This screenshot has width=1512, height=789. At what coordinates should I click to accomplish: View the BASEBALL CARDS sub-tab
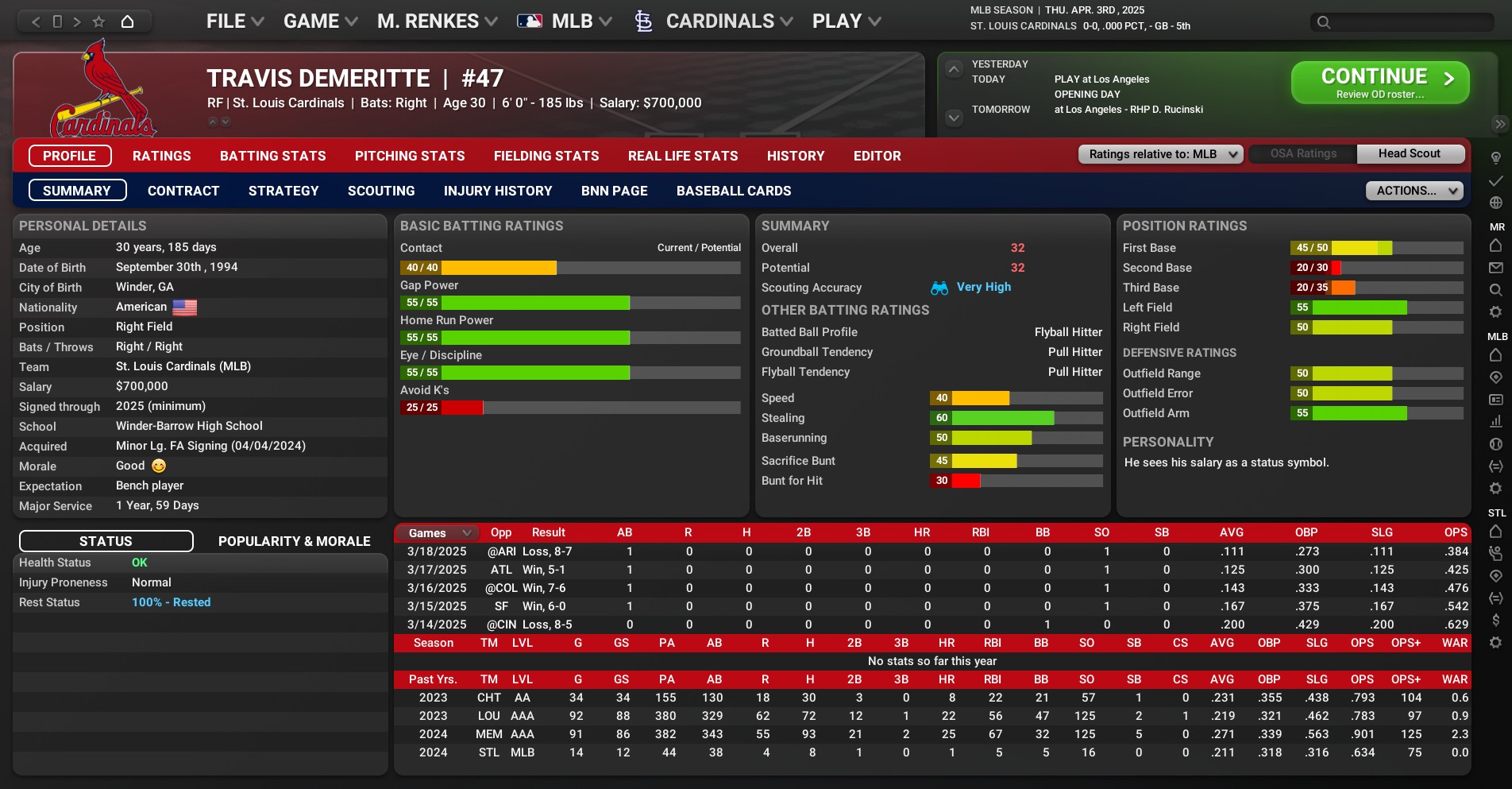point(733,191)
